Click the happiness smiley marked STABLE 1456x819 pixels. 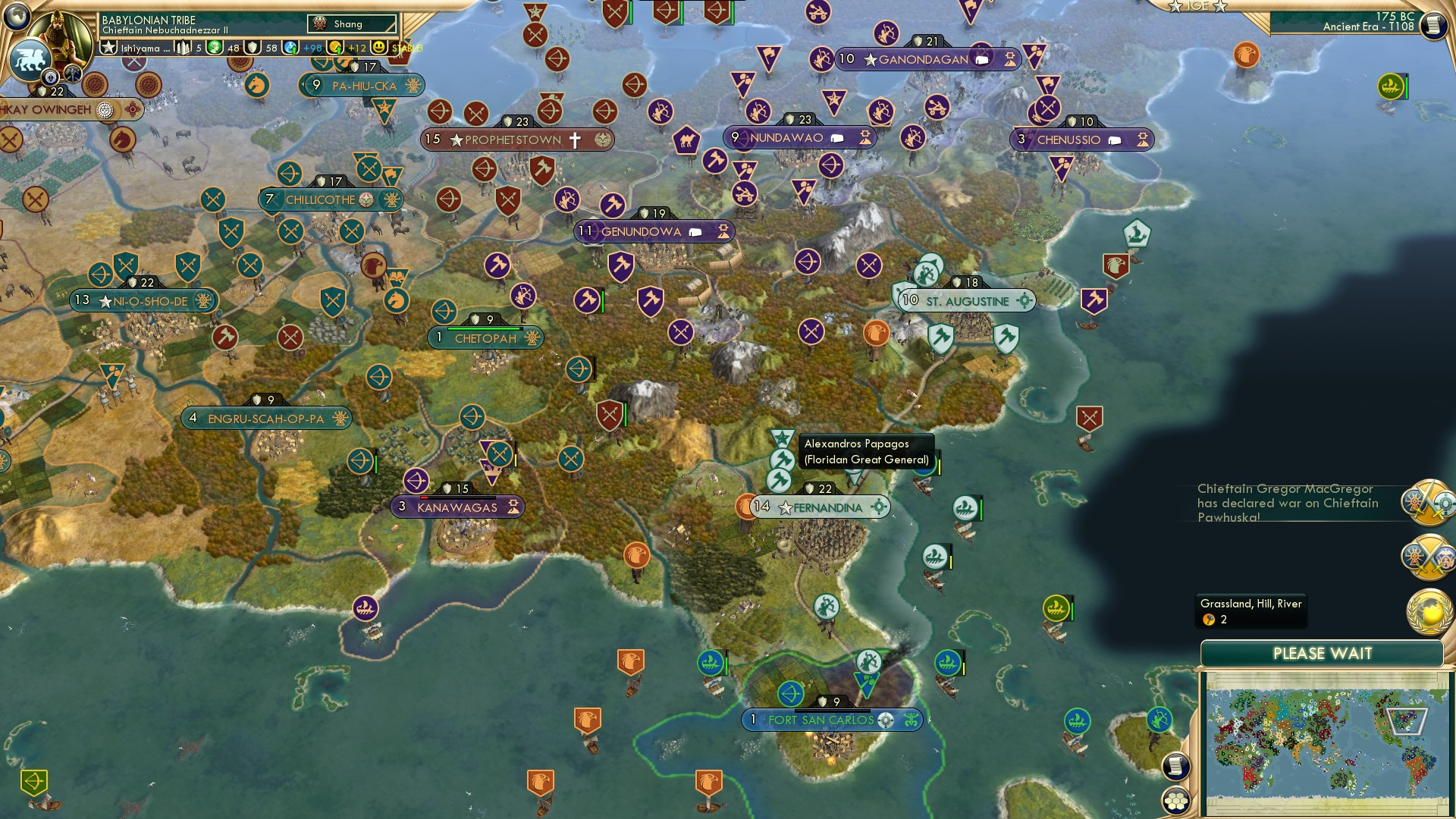(378, 47)
